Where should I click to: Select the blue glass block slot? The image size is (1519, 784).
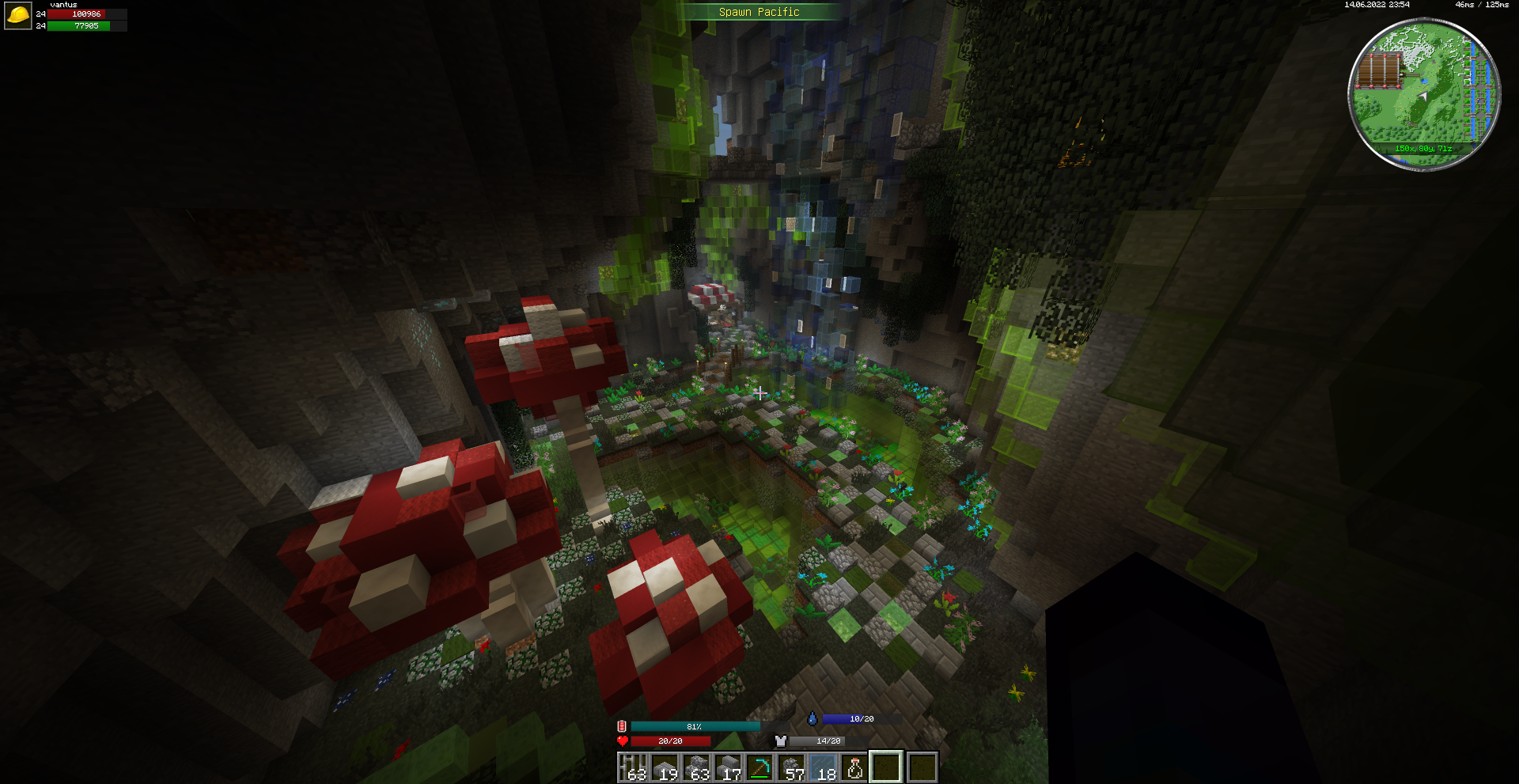point(823,767)
